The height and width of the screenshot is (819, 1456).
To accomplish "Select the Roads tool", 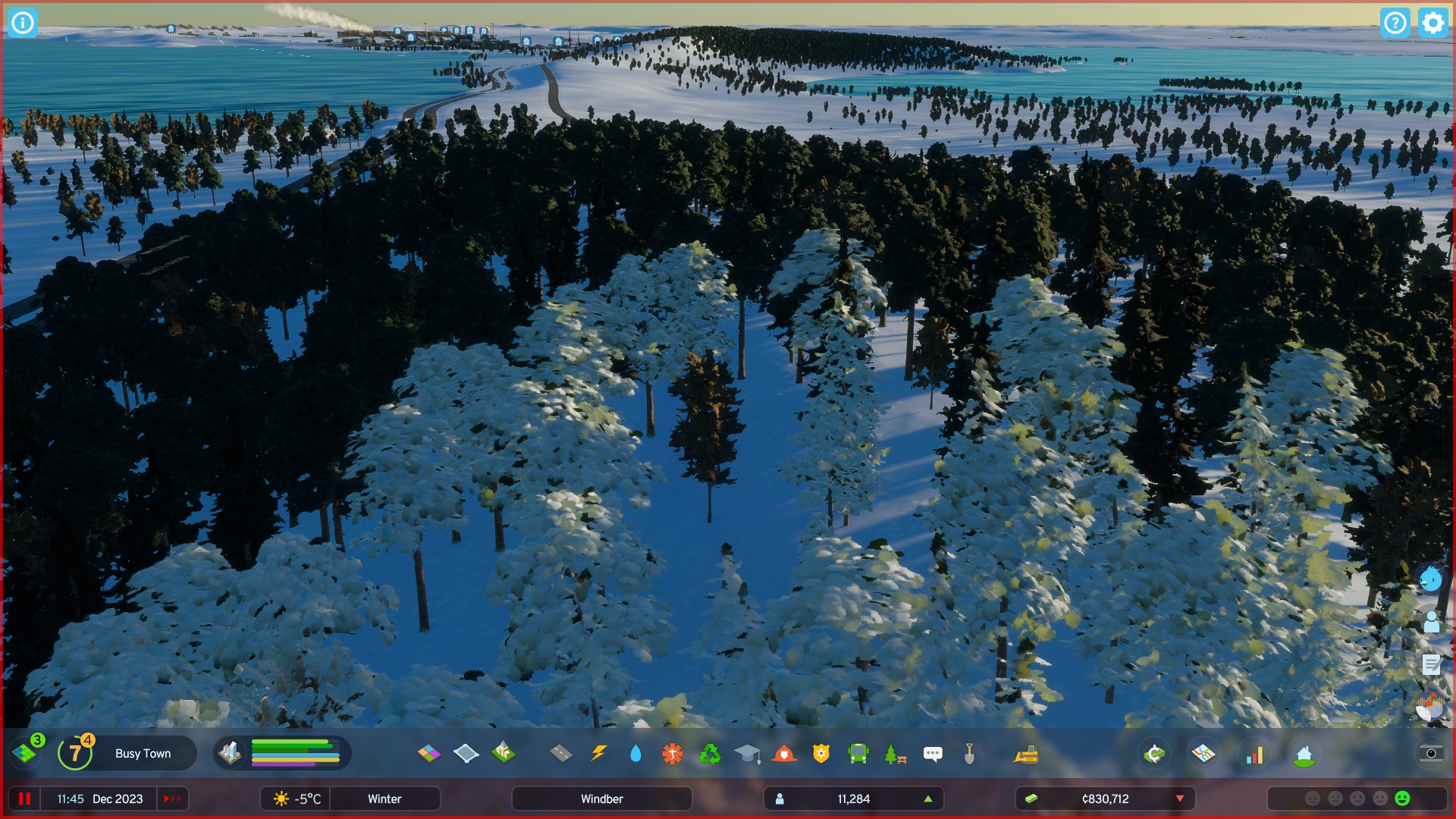I will coord(561,753).
